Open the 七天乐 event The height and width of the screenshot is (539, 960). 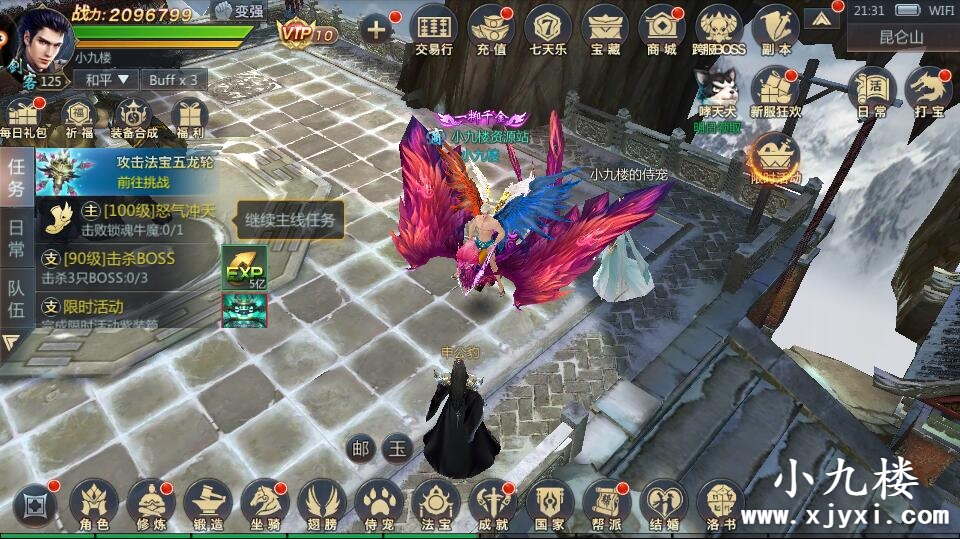coord(548,28)
